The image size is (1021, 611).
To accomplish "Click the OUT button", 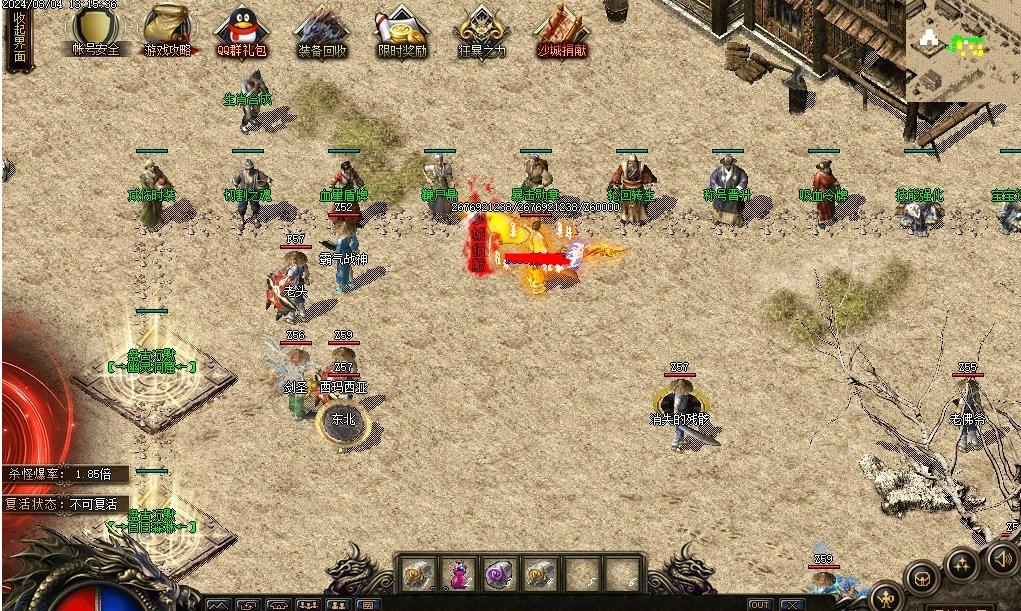I will (x=760, y=604).
